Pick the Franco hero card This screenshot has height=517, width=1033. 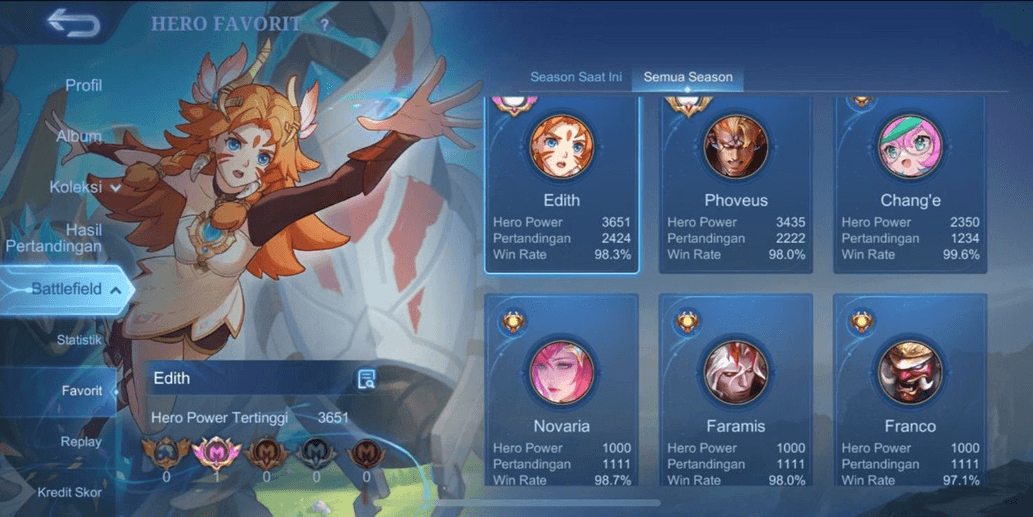tap(910, 390)
